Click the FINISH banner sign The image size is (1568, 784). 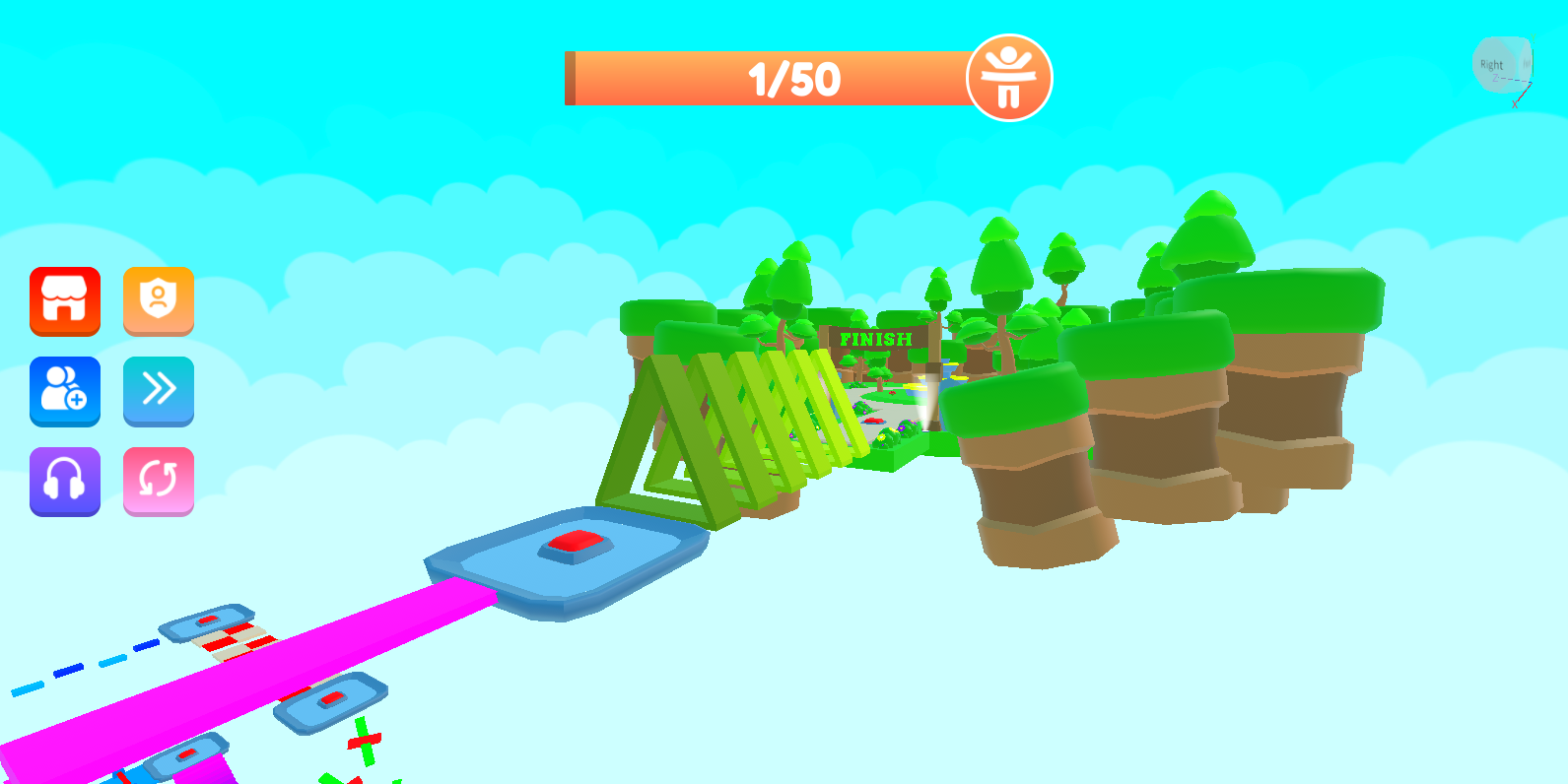tap(876, 341)
